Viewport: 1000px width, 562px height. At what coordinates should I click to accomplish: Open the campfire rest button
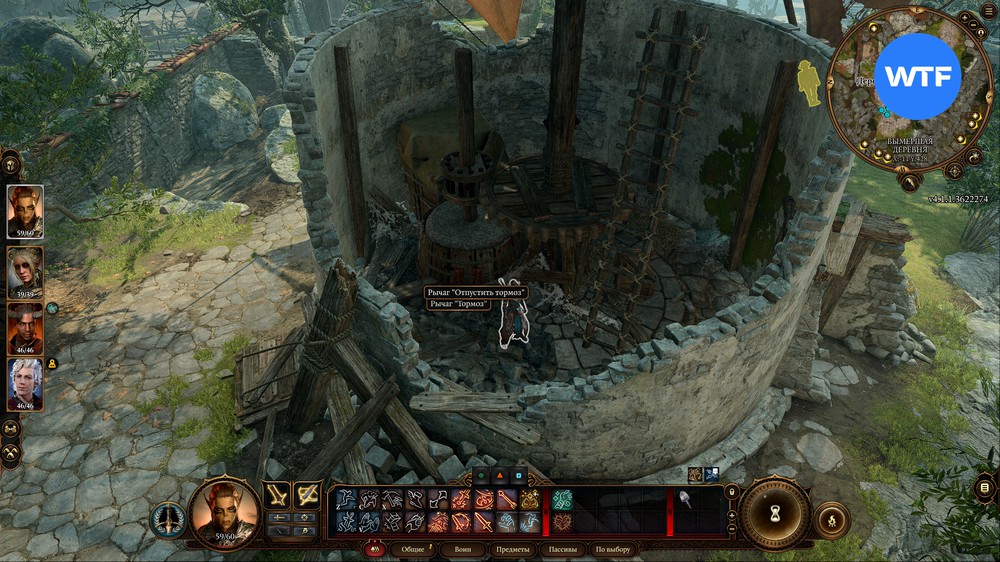(x=832, y=520)
